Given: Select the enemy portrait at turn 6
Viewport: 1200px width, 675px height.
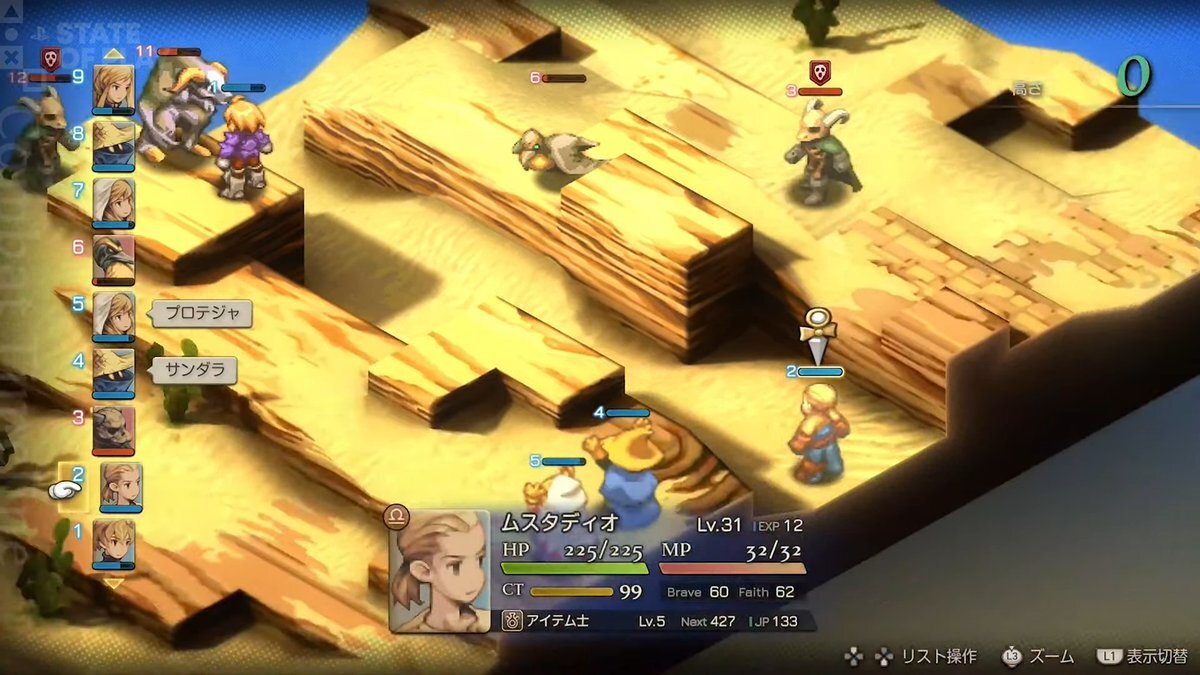Looking at the screenshot, I should pyautogui.click(x=113, y=259).
